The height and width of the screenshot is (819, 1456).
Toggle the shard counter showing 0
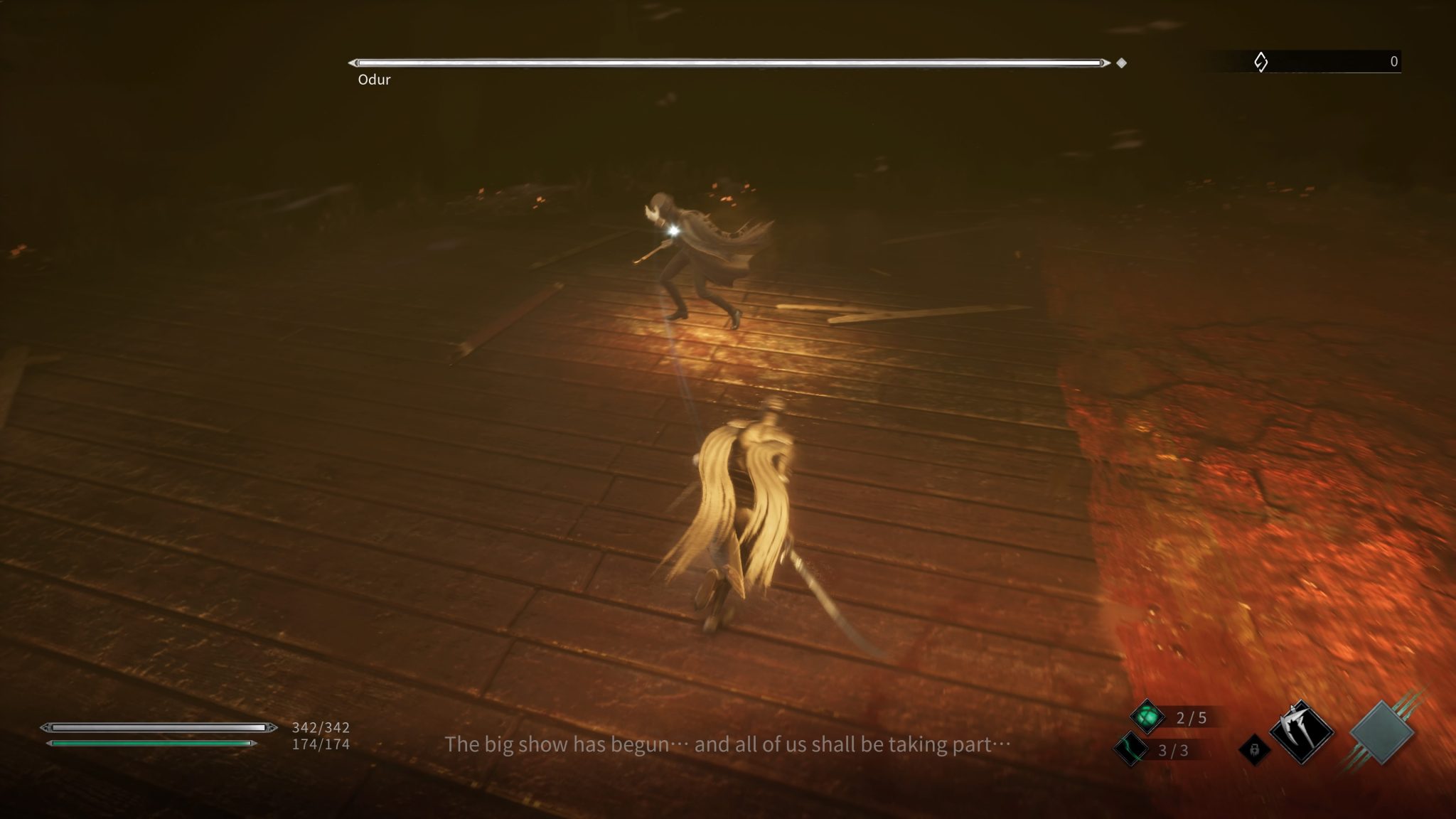point(1395,63)
